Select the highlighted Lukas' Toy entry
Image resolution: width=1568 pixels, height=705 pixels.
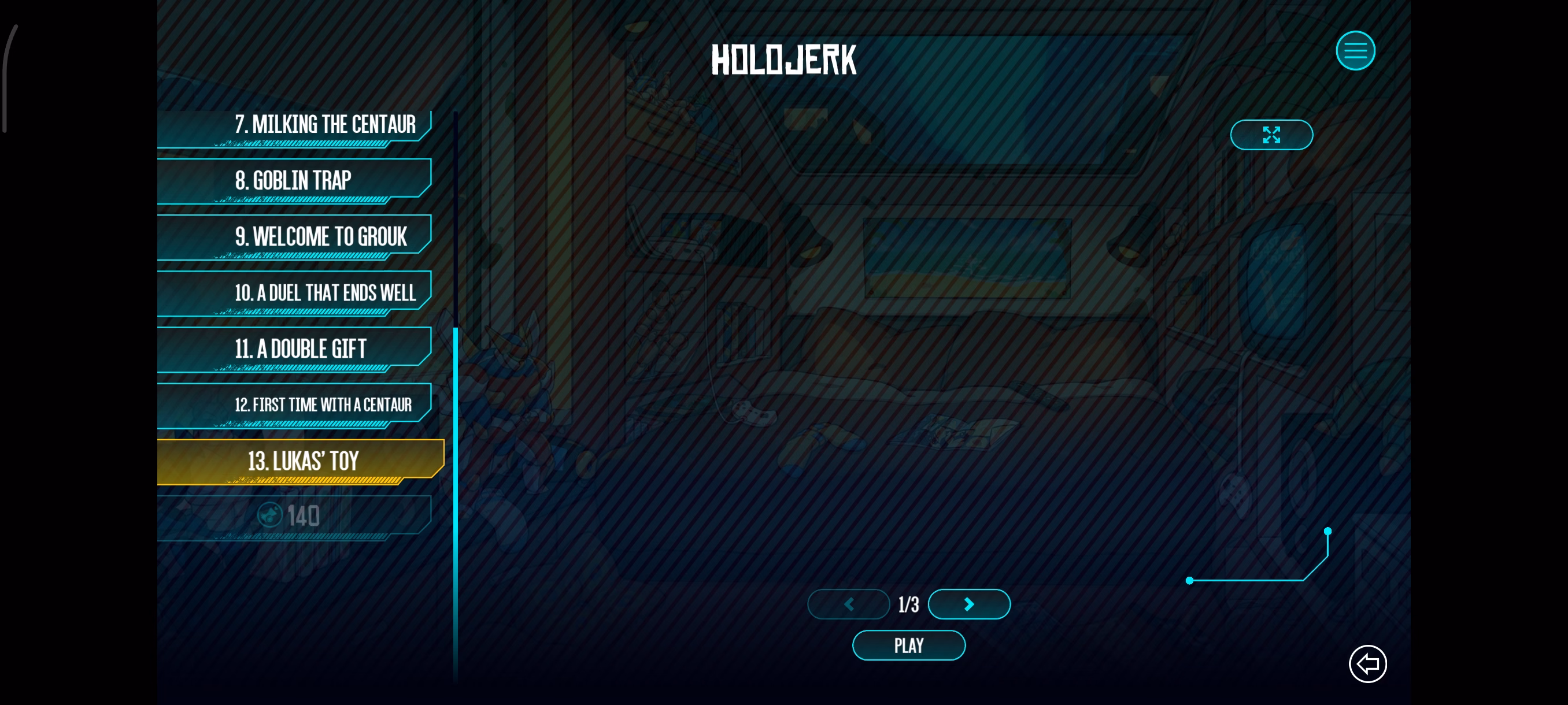[301, 461]
